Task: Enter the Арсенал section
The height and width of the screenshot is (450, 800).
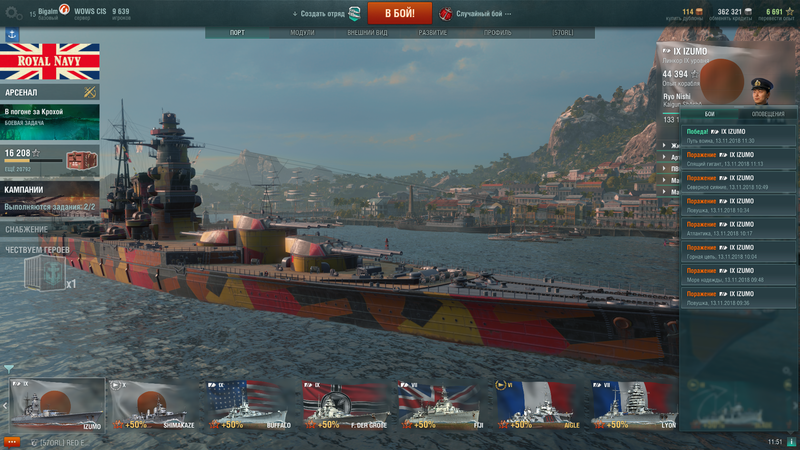Action: (50, 92)
